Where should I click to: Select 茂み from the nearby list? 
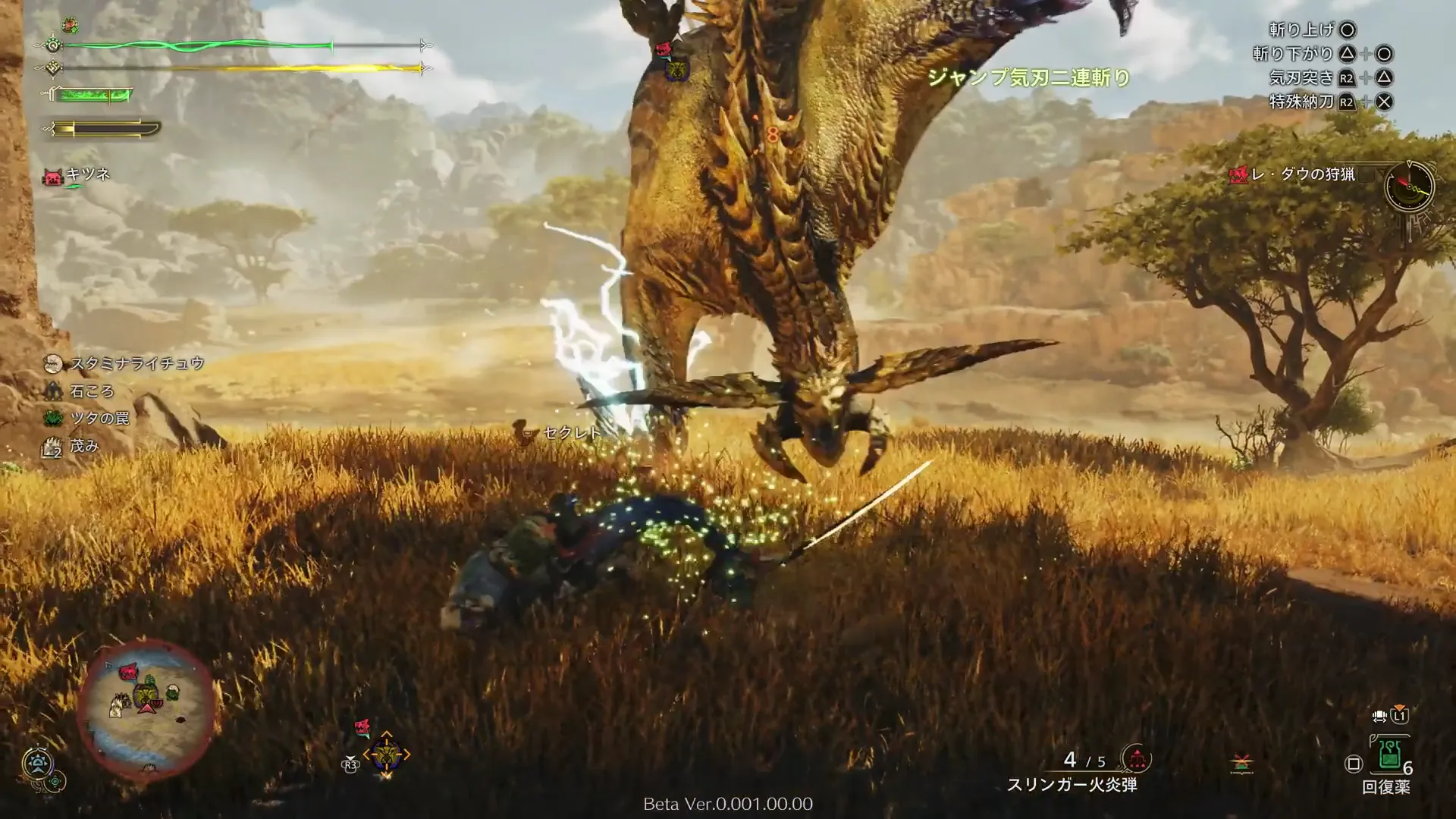pyautogui.click(x=83, y=447)
